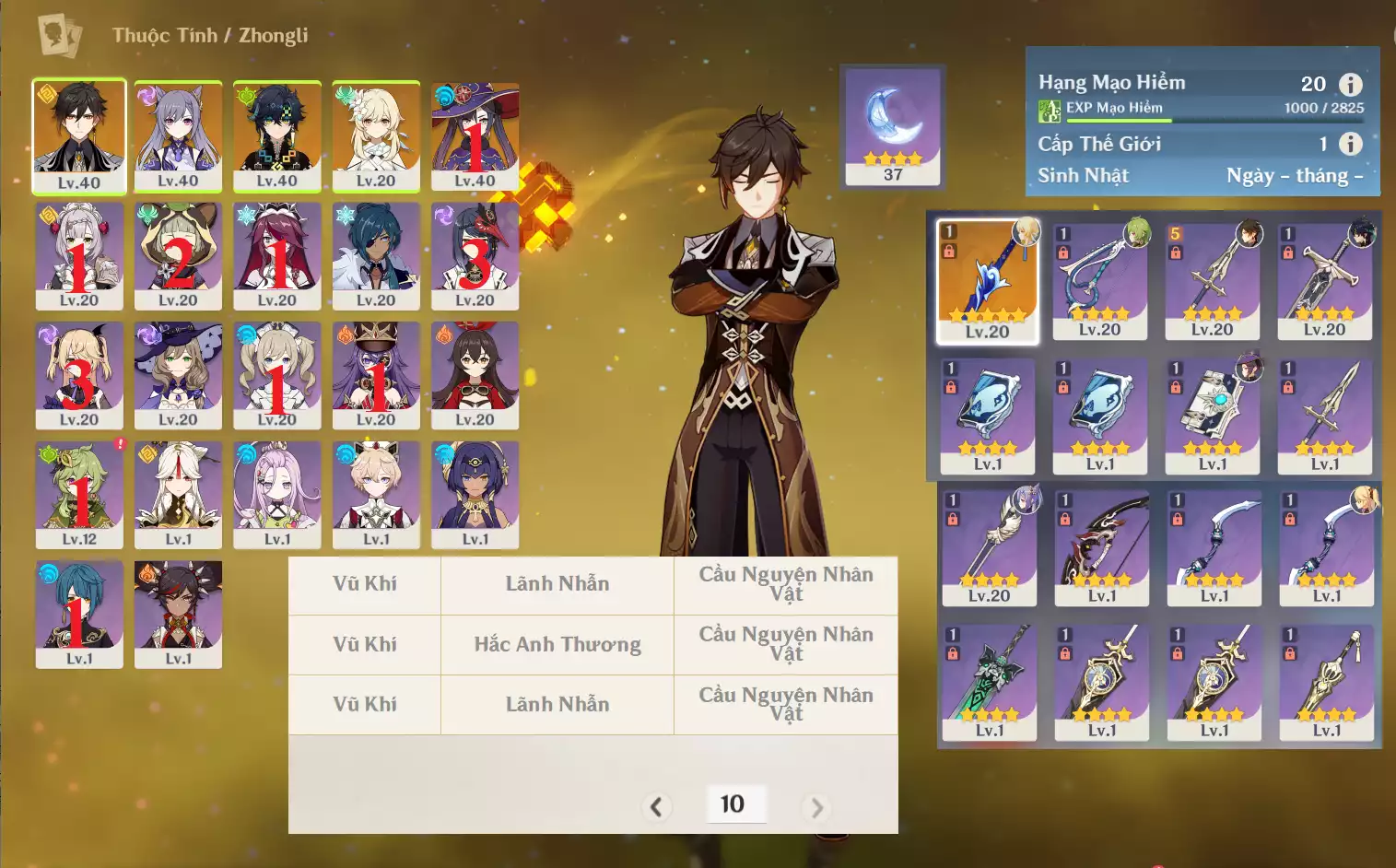Select Zhongli's character portrait
Screen dimensions: 1396x868
click(x=79, y=135)
